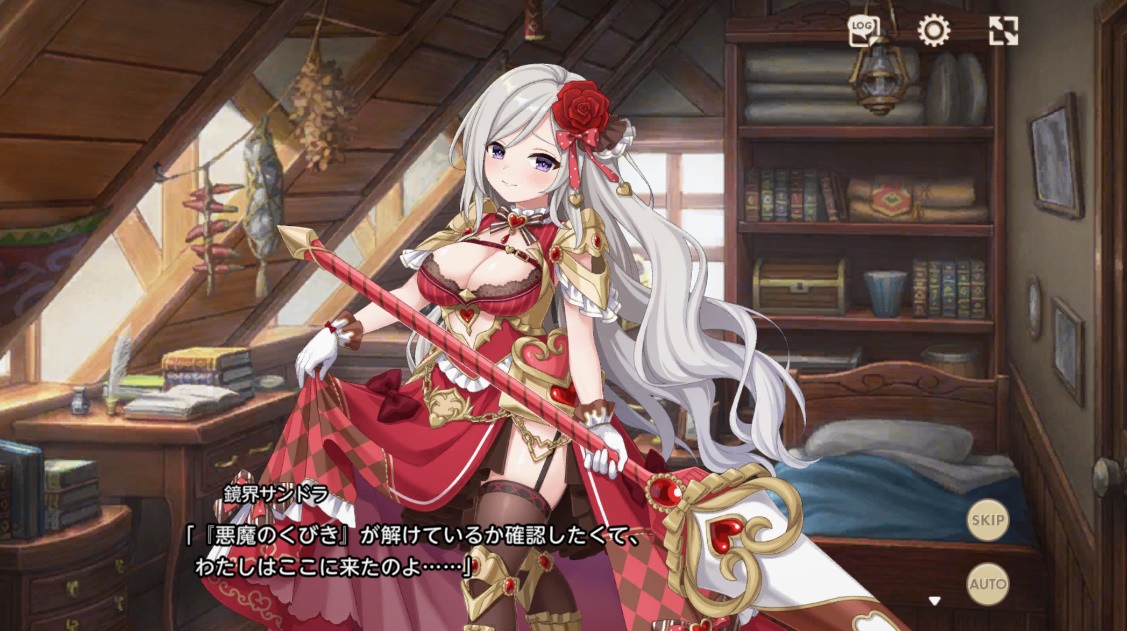1127x631 pixels.
Task: Advance dialogue via the white arrow indicator
Action: click(934, 601)
